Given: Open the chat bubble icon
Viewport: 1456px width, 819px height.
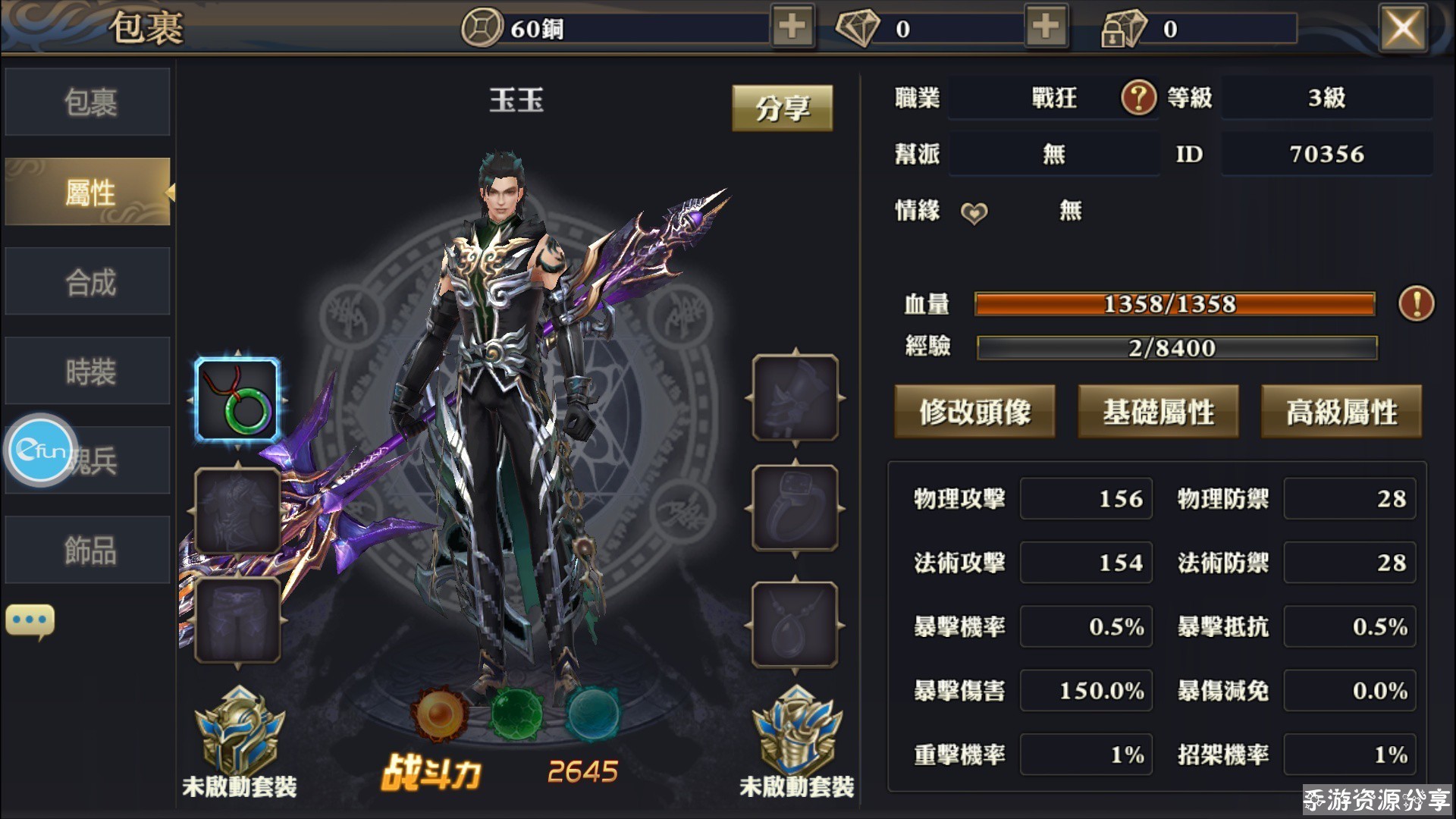Looking at the screenshot, I should pyautogui.click(x=30, y=620).
